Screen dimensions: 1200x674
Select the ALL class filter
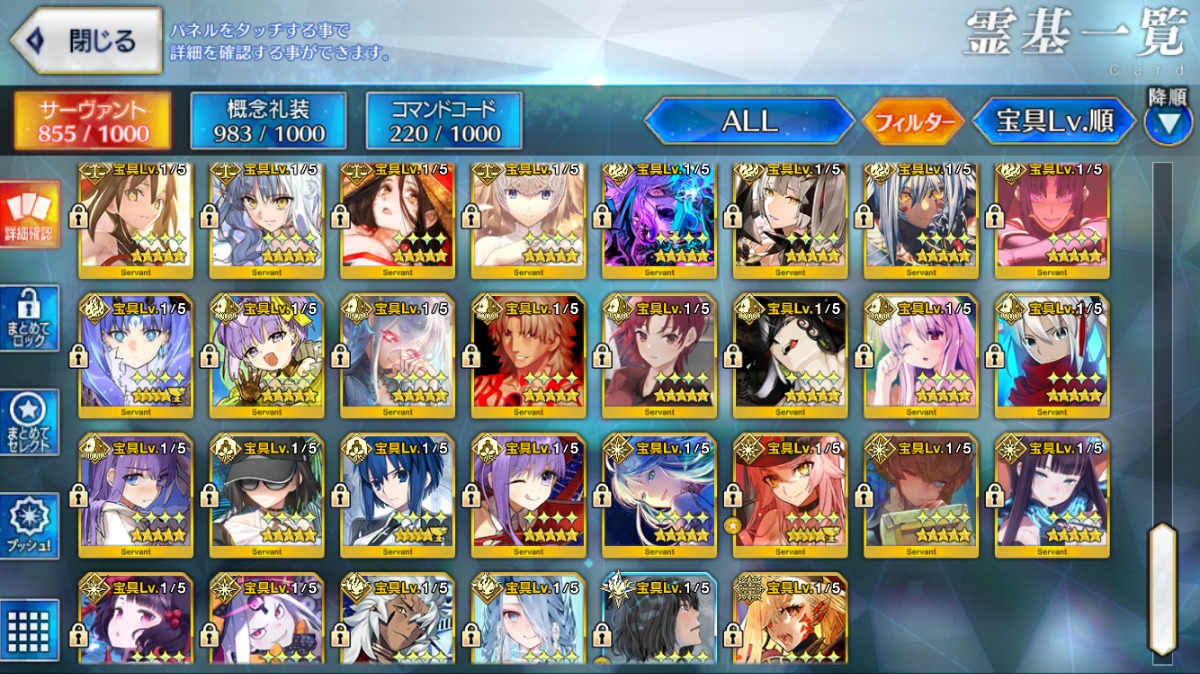point(749,122)
